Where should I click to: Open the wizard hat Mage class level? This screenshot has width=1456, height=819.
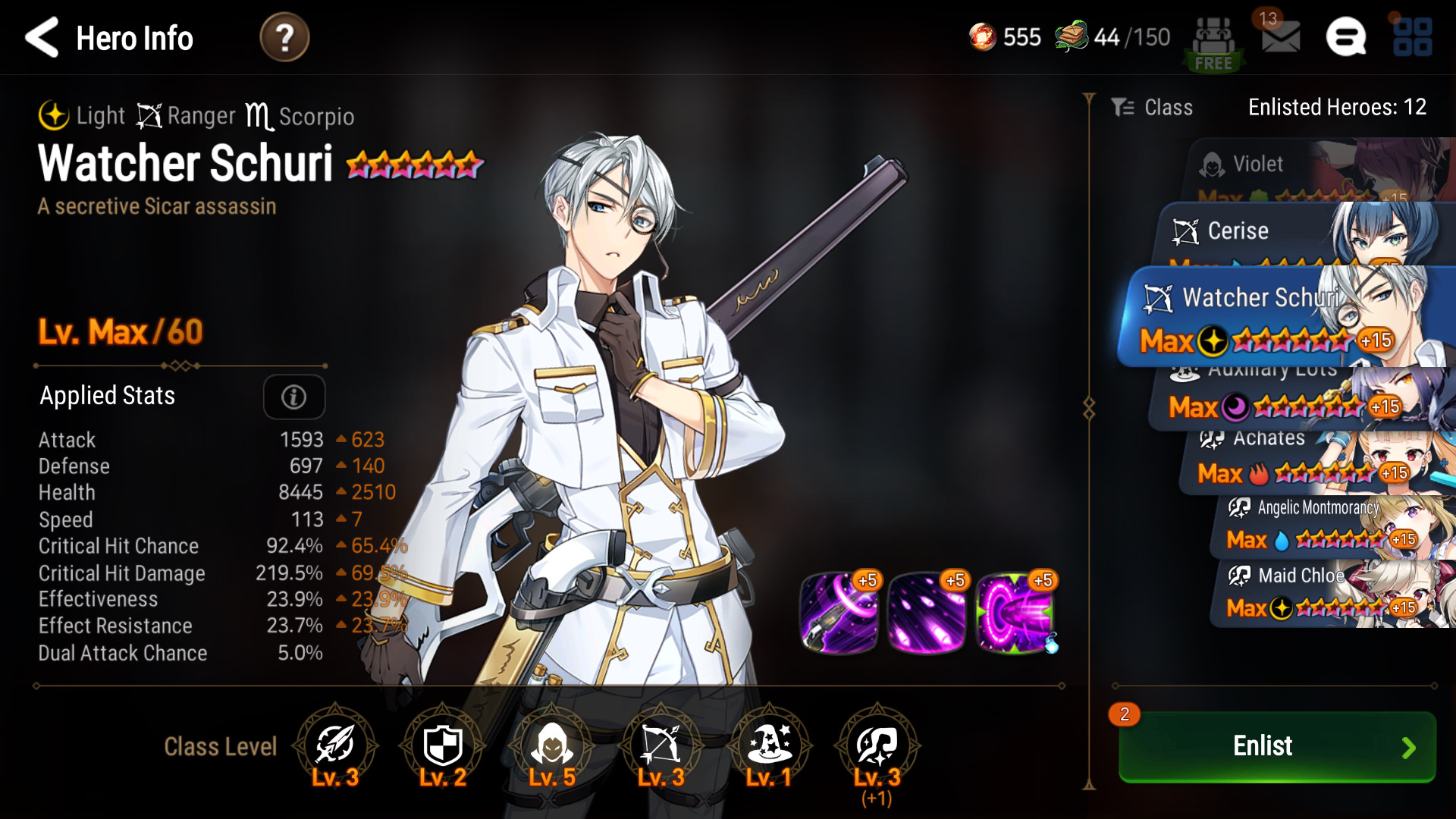pyautogui.click(x=769, y=746)
